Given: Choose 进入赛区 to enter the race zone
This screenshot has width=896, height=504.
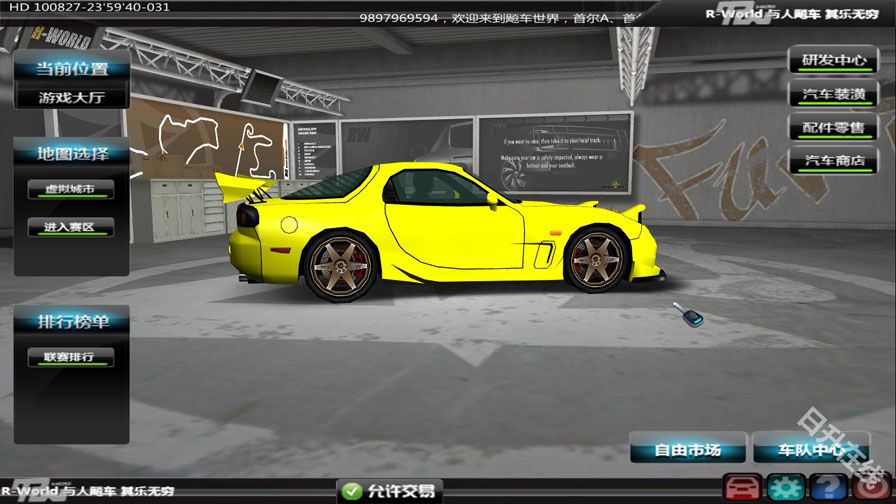Looking at the screenshot, I should 70,227.
